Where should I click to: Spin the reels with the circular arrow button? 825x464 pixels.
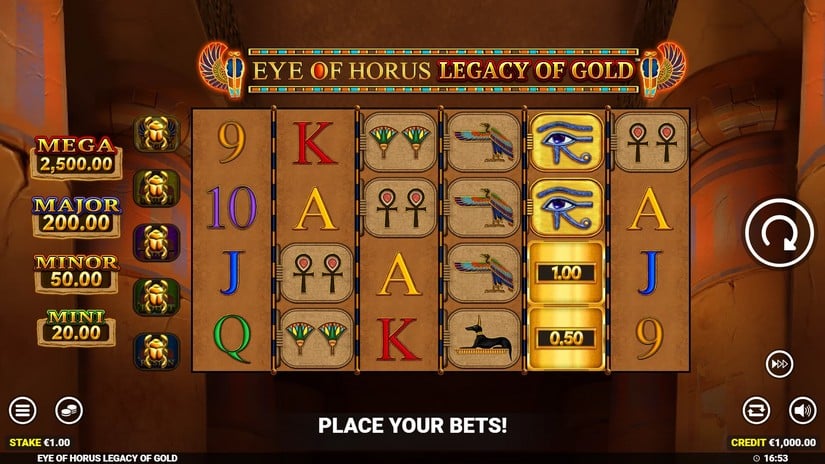pos(777,233)
